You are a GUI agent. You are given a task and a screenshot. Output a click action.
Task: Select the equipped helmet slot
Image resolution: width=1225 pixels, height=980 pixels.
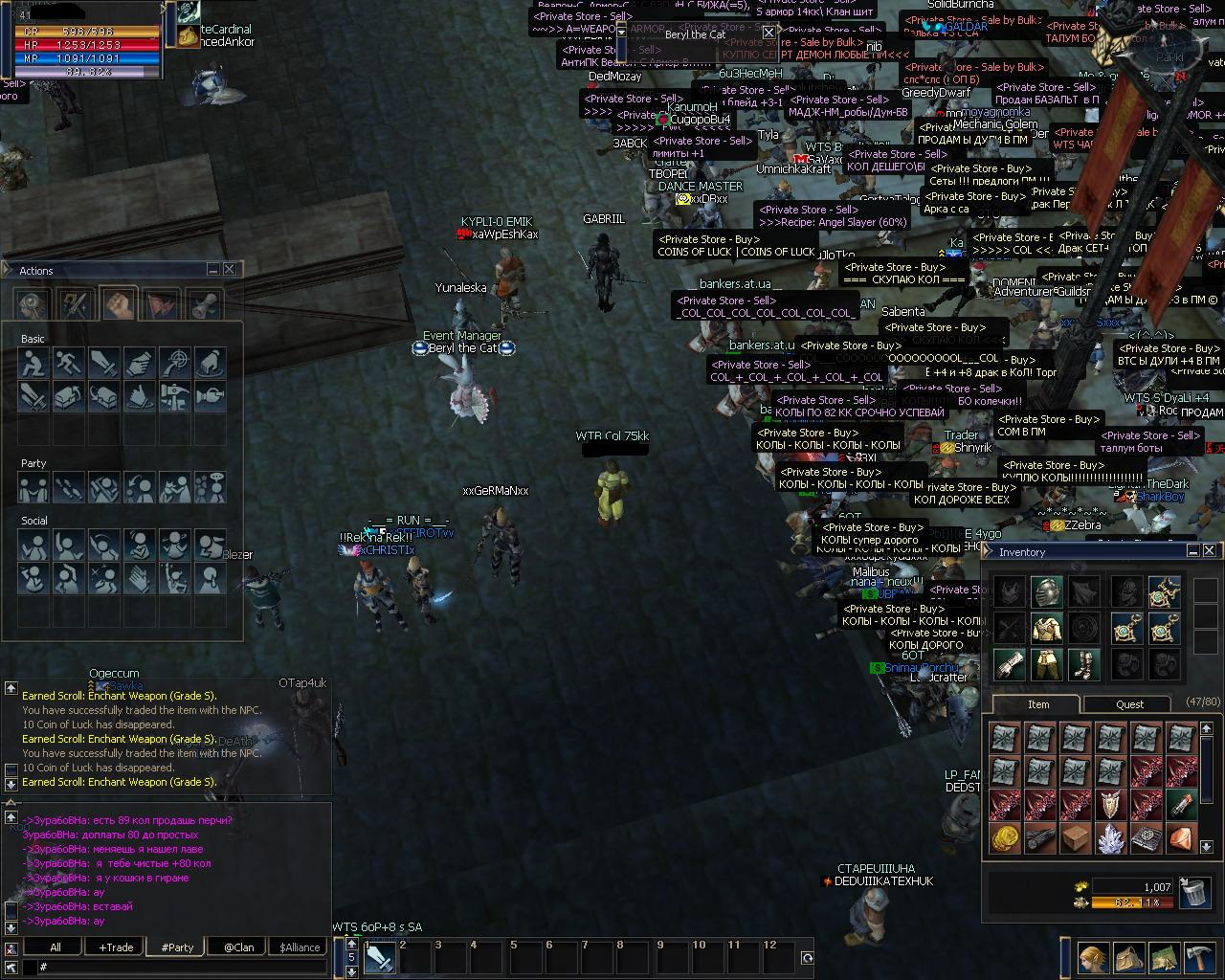(1046, 591)
